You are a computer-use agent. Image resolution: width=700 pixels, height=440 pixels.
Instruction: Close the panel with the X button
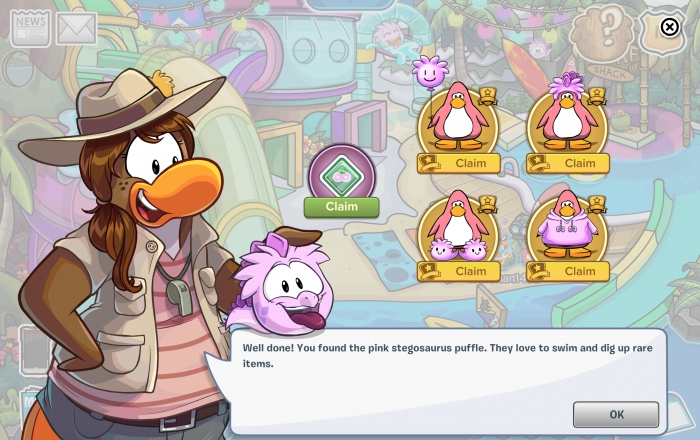[x=669, y=28]
